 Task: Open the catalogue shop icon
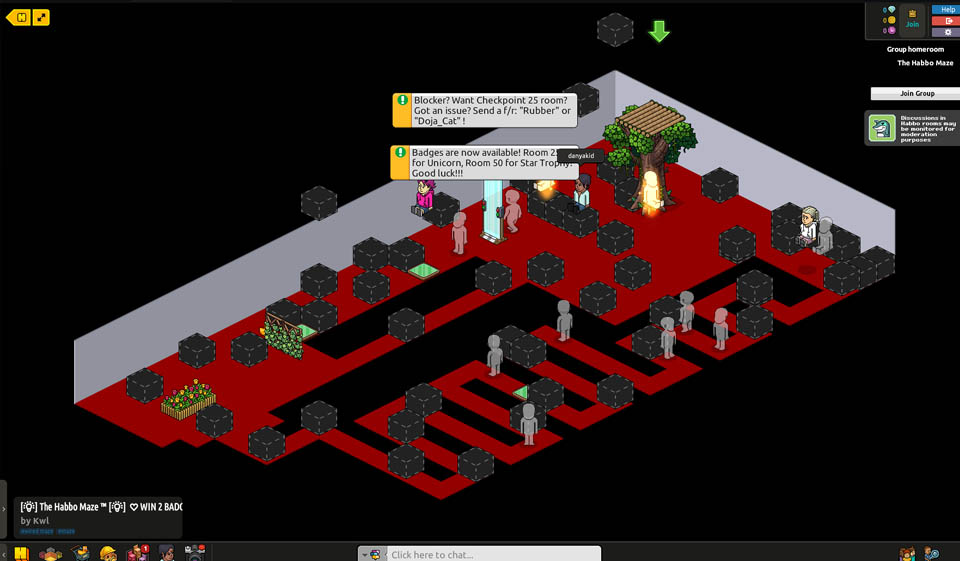(x=80, y=553)
